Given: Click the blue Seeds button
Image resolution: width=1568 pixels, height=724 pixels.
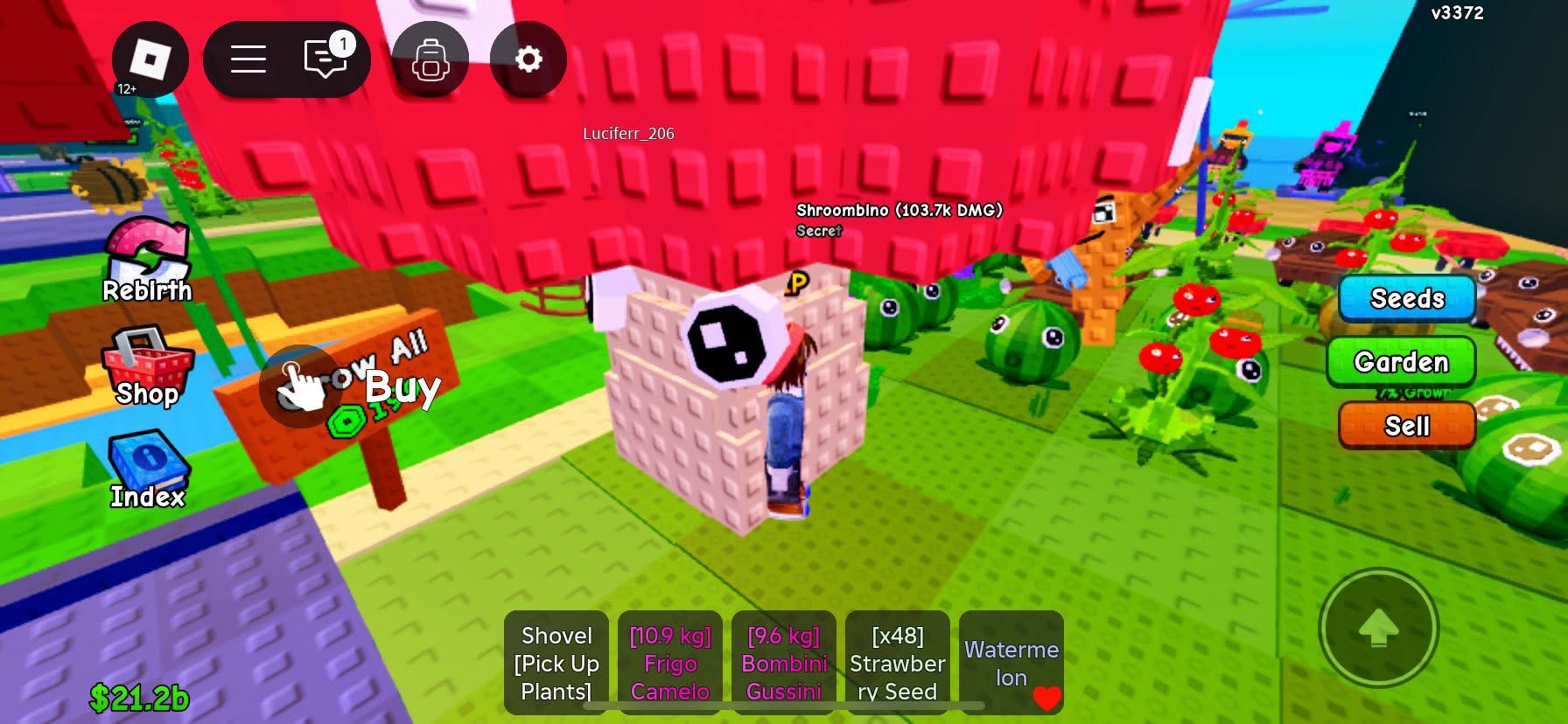Looking at the screenshot, I should pyautogui.click(x=1407, y=298).
